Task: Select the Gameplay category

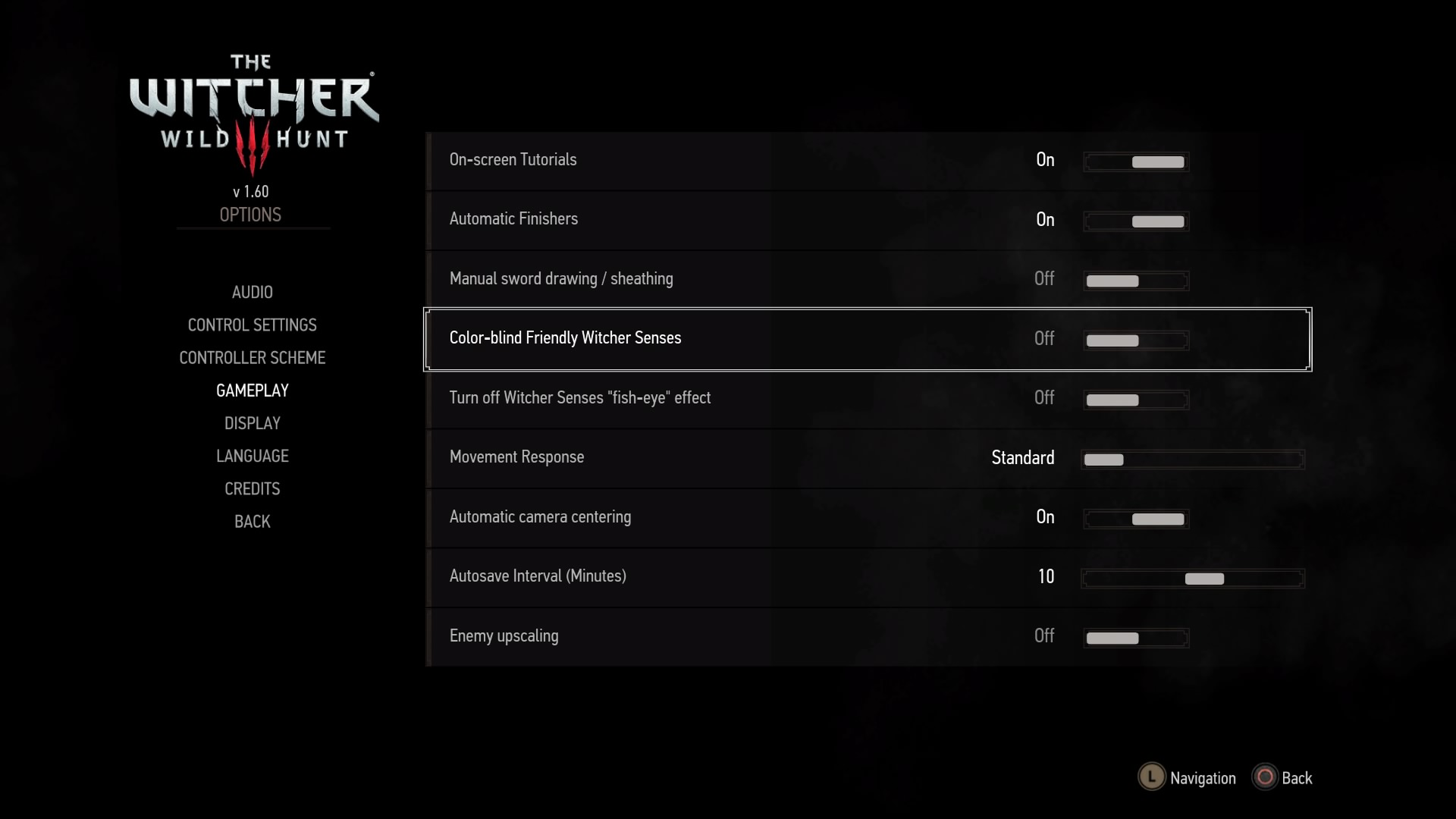Action: tap(252, 390)
